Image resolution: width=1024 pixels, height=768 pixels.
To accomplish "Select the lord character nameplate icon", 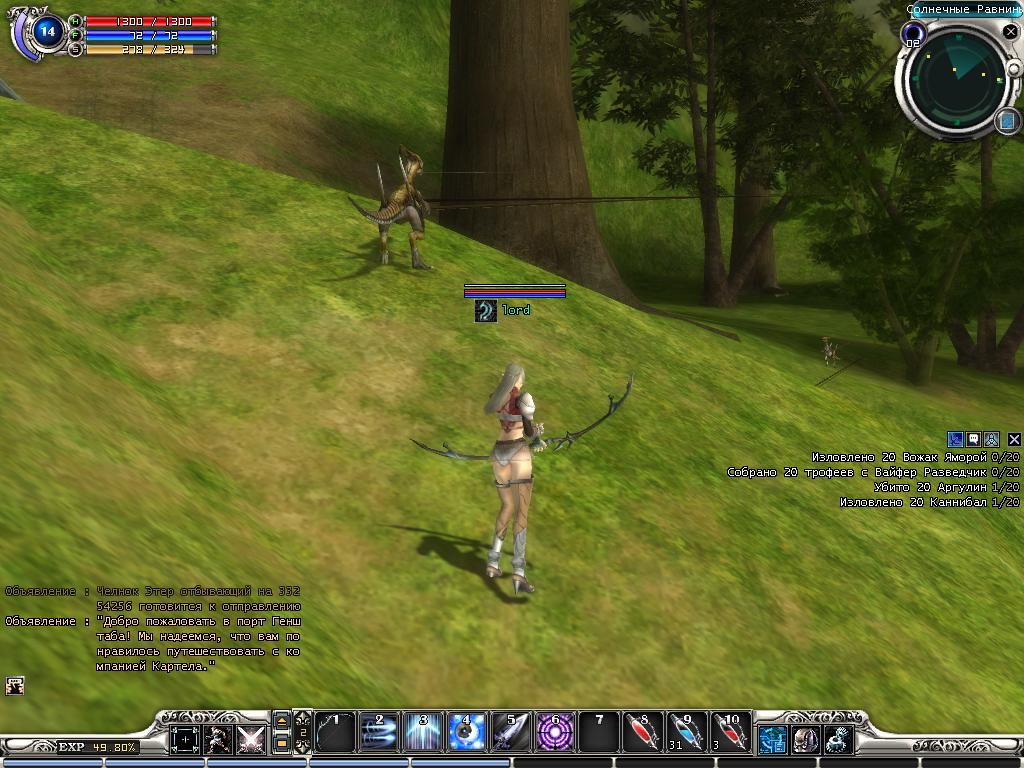I will pos(486,311).
